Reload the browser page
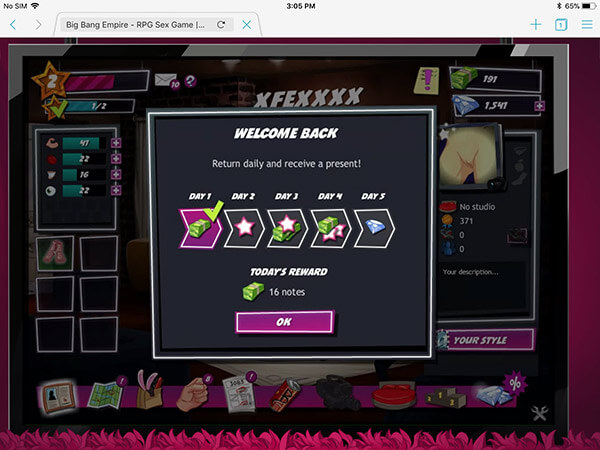Image resolution: width=600 pixels, height=450 pixels. tap(220, 24)
